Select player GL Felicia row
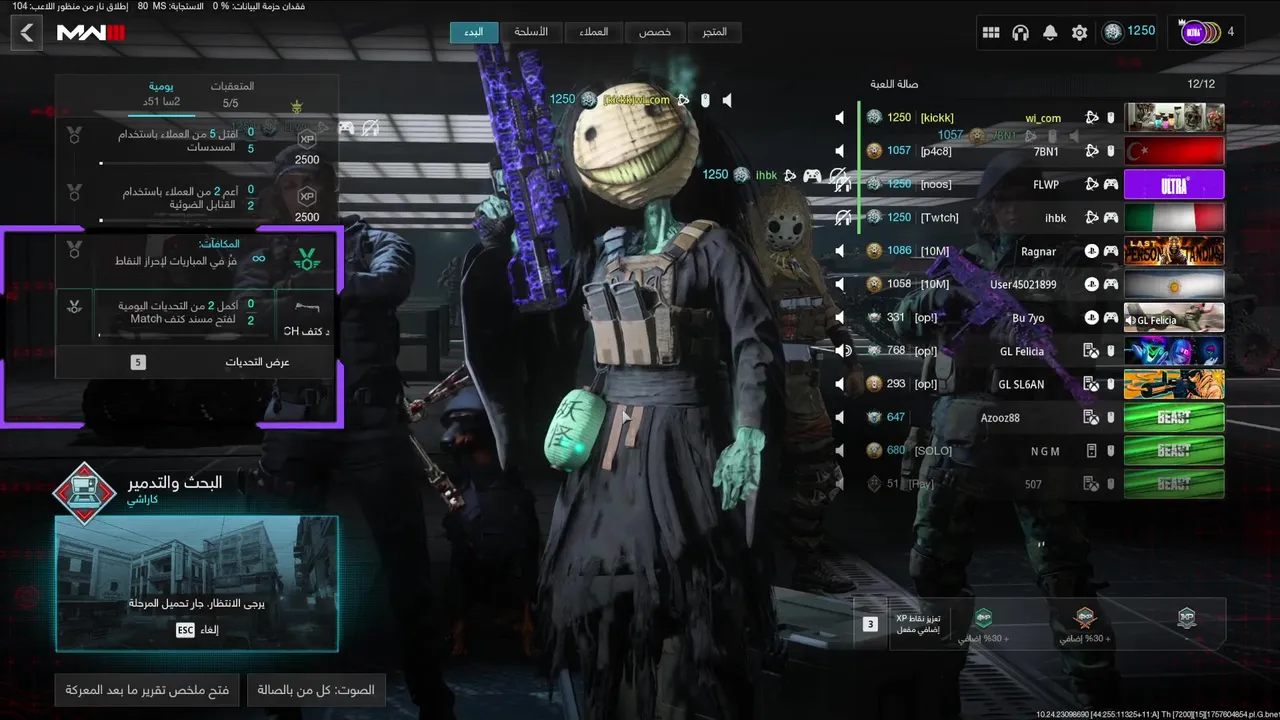This screenshot has width=1280, height=720. pos(1021,351)
